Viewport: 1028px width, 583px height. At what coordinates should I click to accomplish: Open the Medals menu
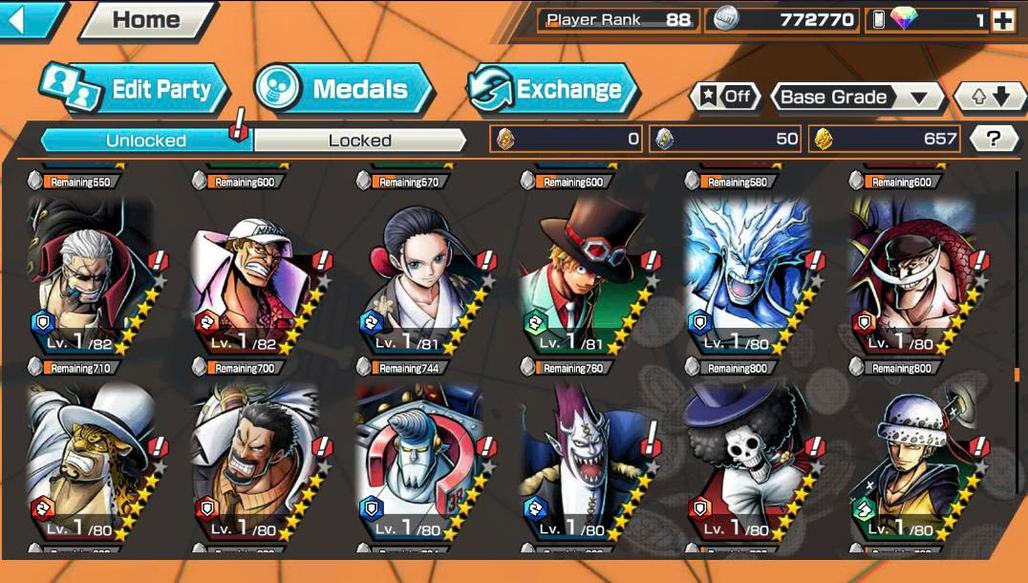pyautogui.click(x=344, y=90)
